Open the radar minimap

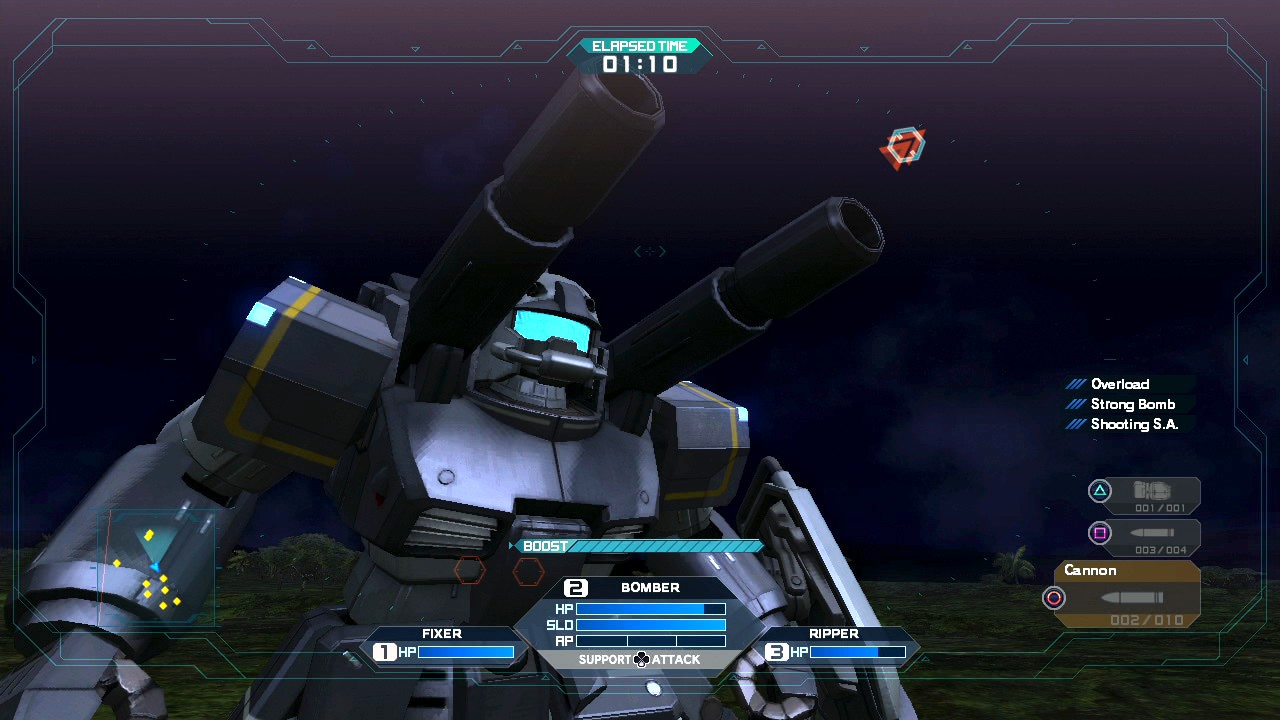[x=155, y=567]
